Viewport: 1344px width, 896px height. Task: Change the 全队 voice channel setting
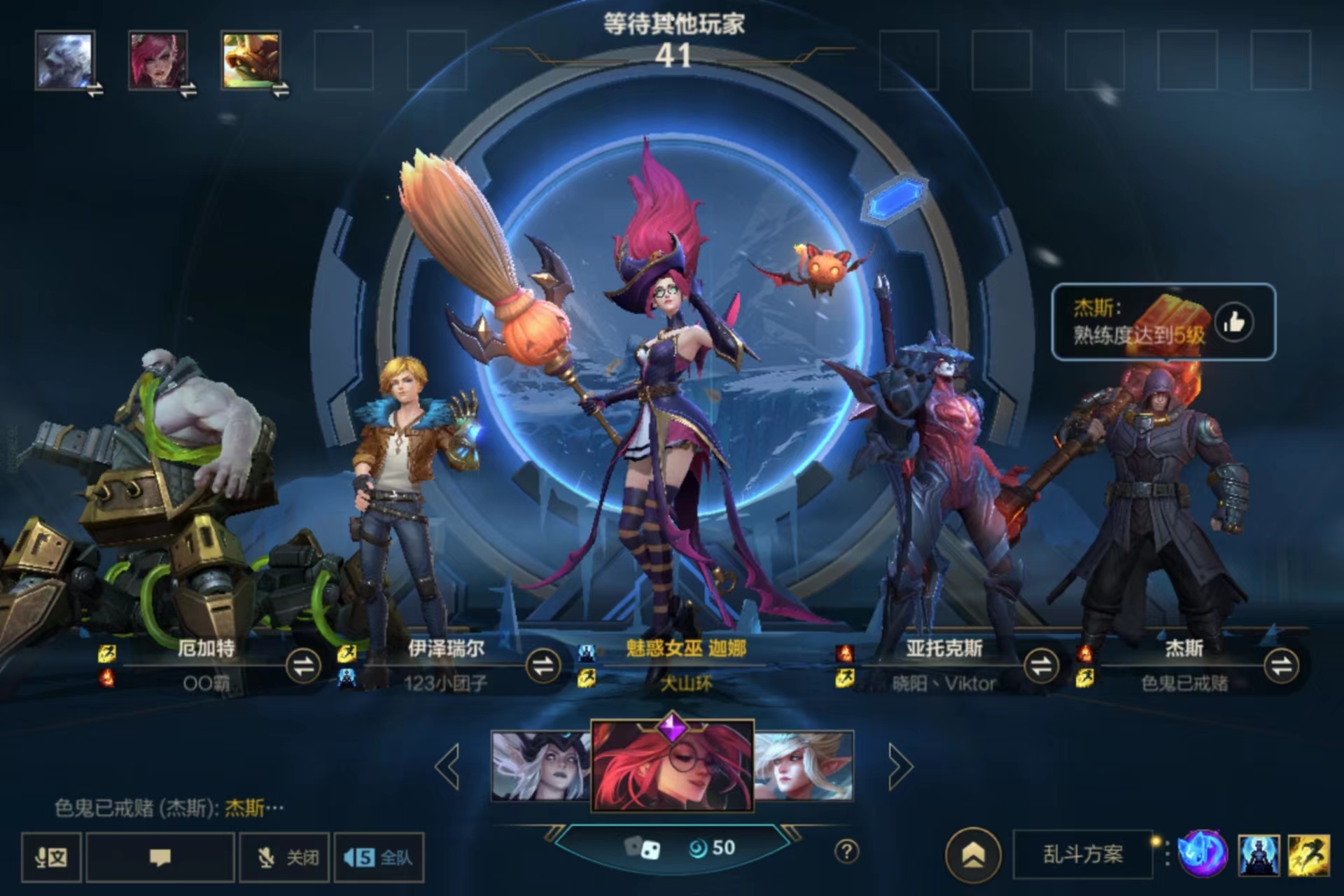[x=379, y=857]
